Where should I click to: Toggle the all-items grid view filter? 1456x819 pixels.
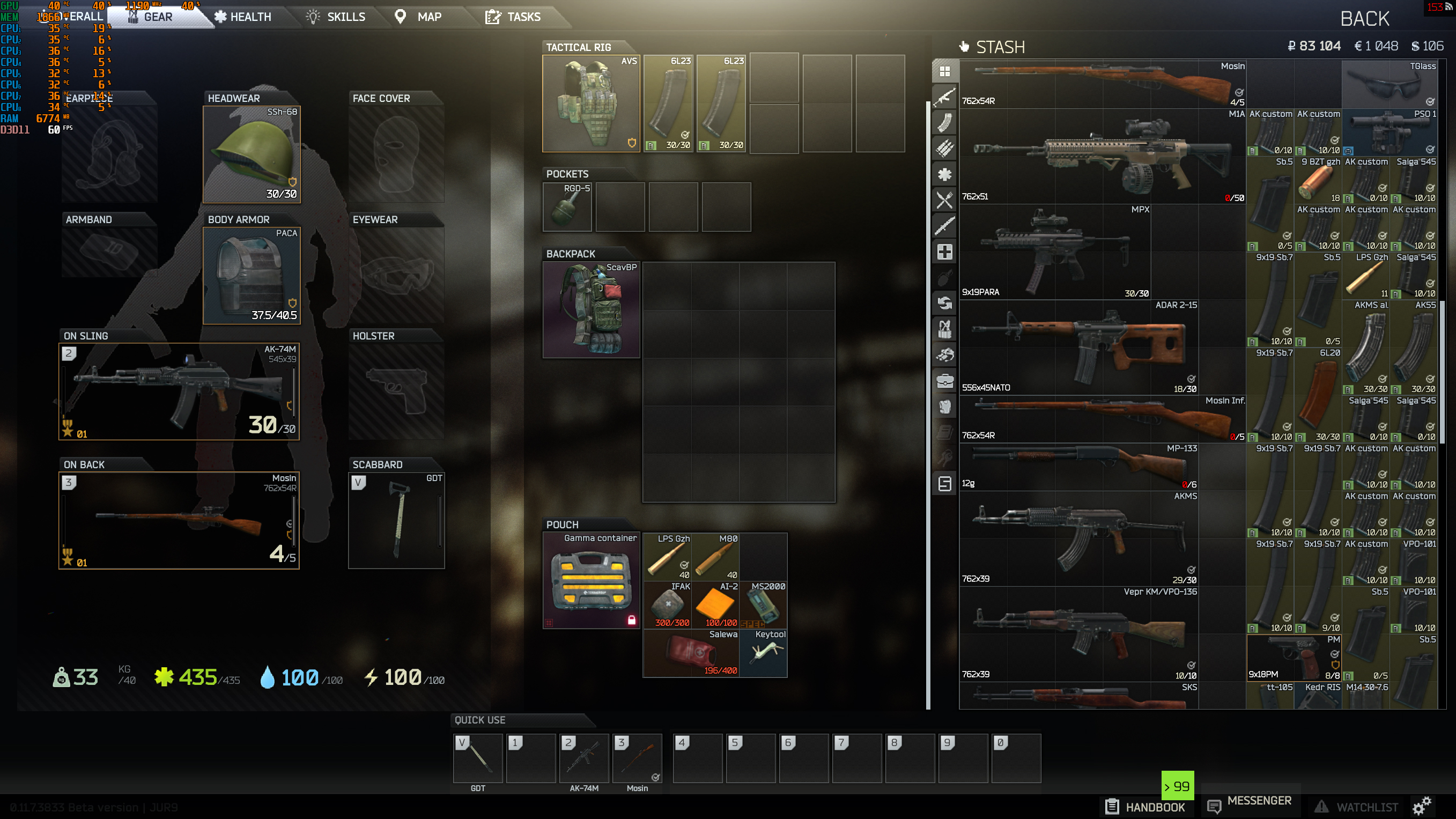(x=944, y=70)
